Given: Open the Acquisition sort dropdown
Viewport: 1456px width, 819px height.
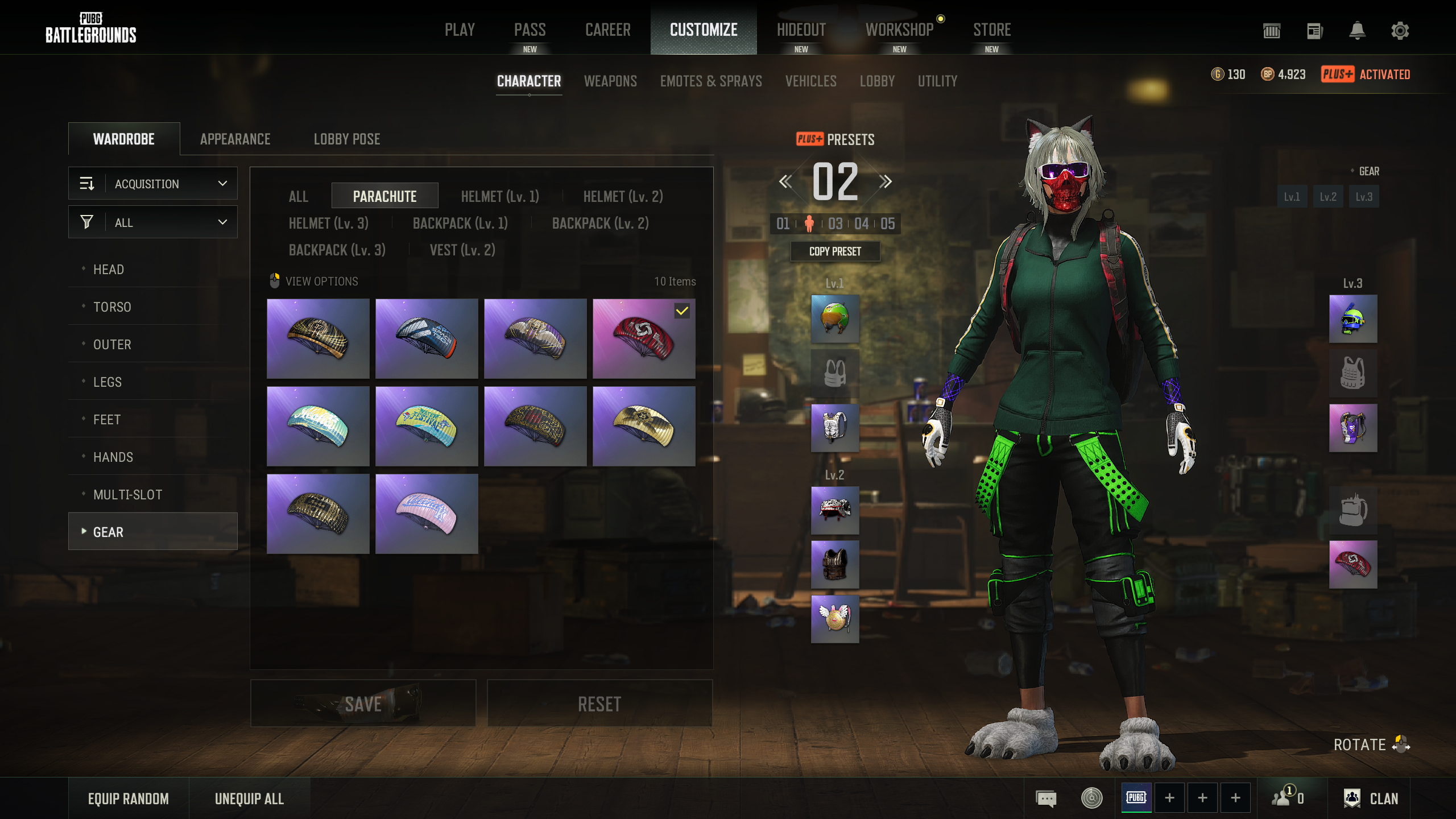Looking at the screenshot, I should click(153, 184).
